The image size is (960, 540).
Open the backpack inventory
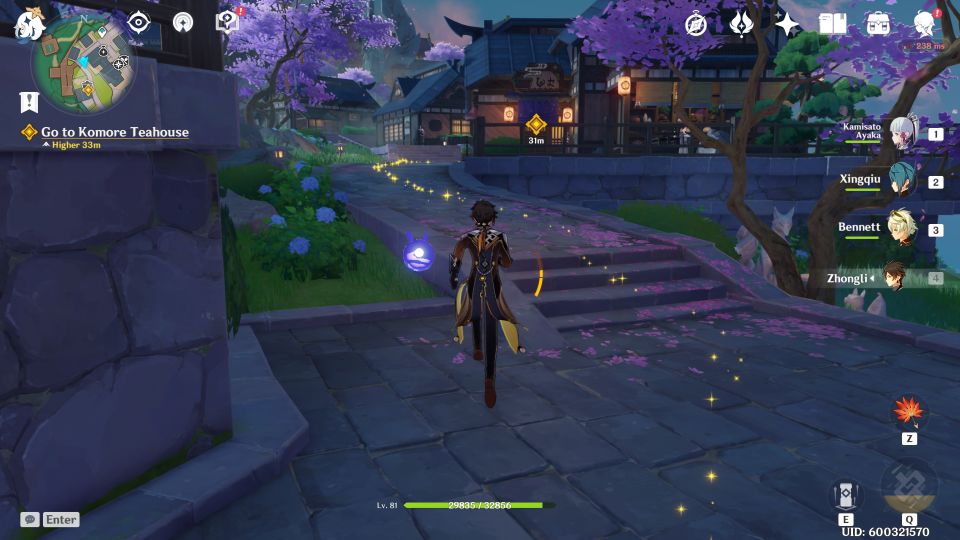click(878, 24)
